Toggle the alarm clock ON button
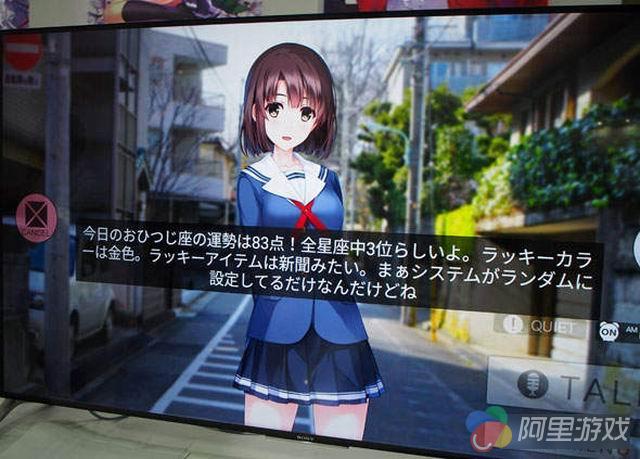Viewport: 640px width, 459px height. point(609,329)
